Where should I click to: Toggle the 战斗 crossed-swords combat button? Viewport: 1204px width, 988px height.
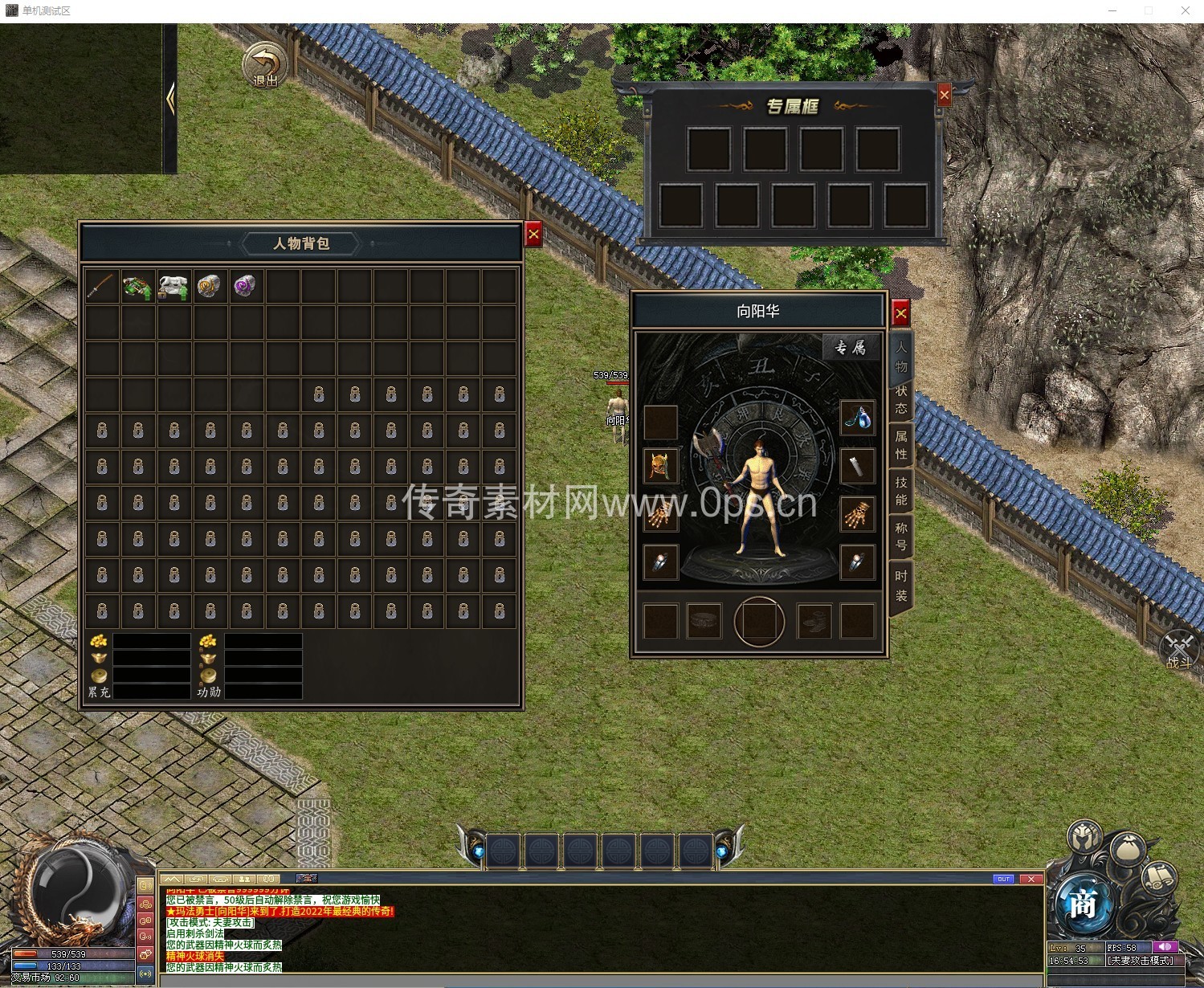coord(1180,648)
